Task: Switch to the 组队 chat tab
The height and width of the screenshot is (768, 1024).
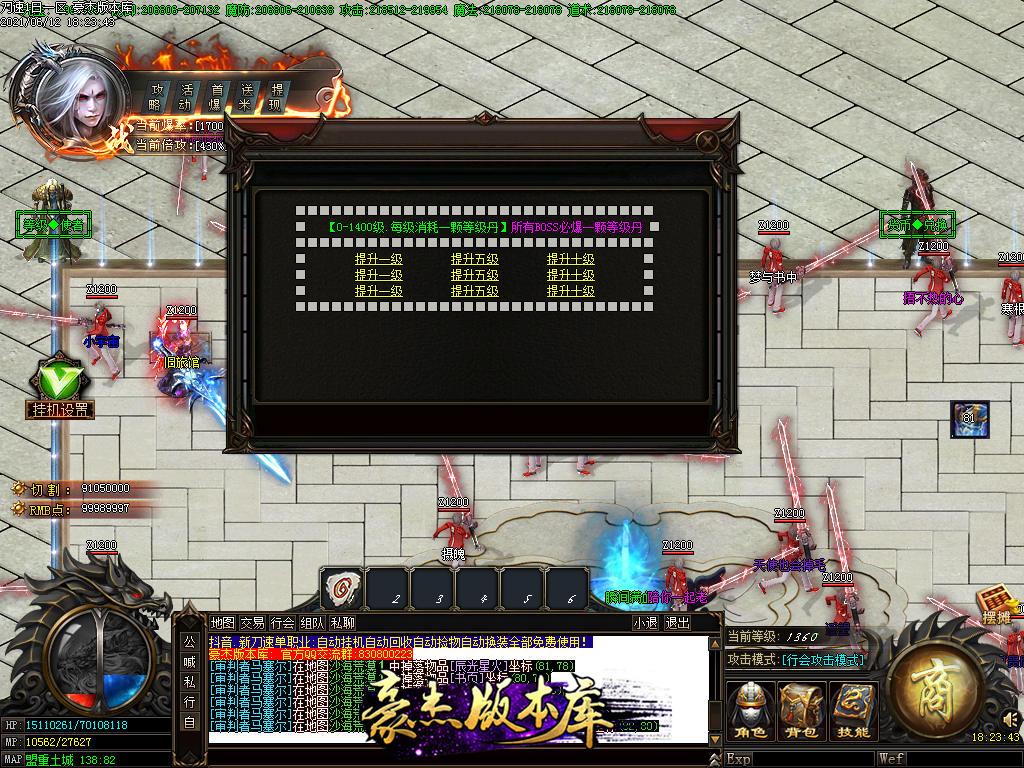Action: [x=313, y=622]
